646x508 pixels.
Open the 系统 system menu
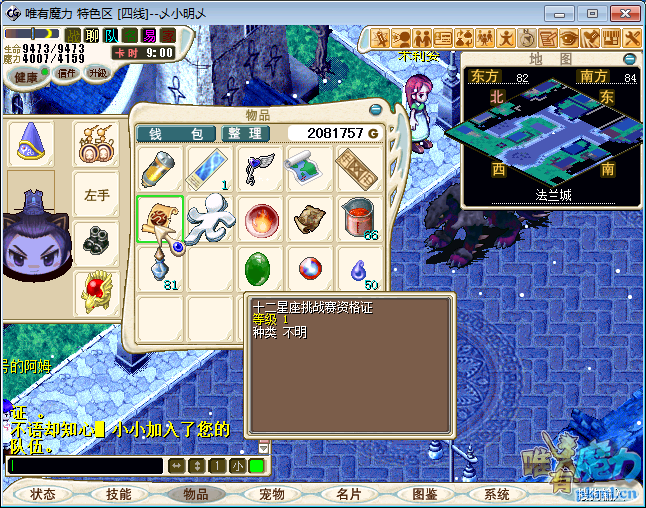click(497, 494)
